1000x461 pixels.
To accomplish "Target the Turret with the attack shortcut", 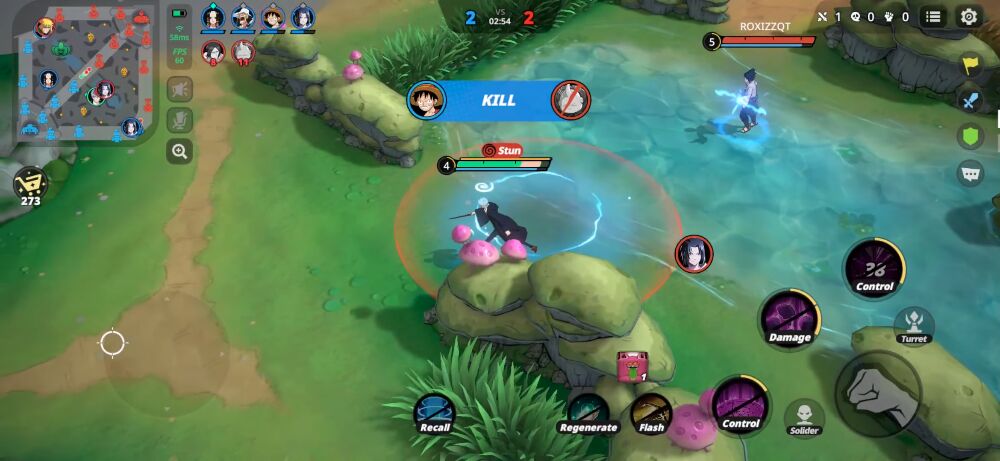I will pos(913,324).
